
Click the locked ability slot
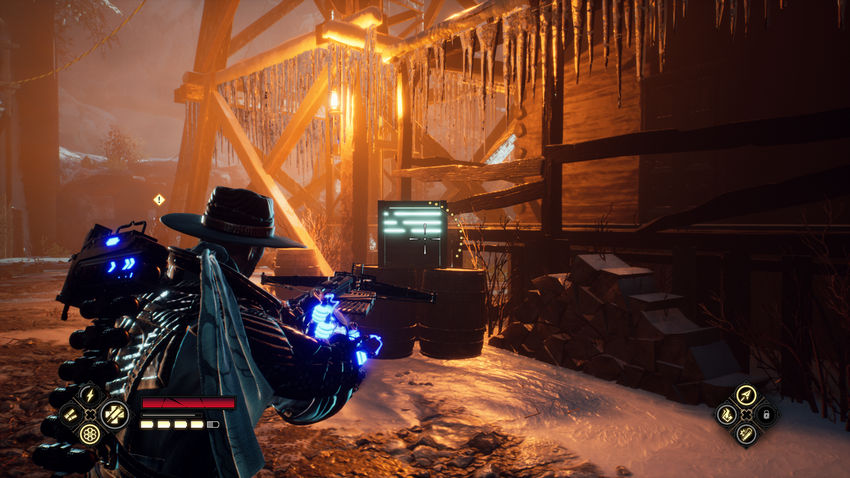point(765,414)
